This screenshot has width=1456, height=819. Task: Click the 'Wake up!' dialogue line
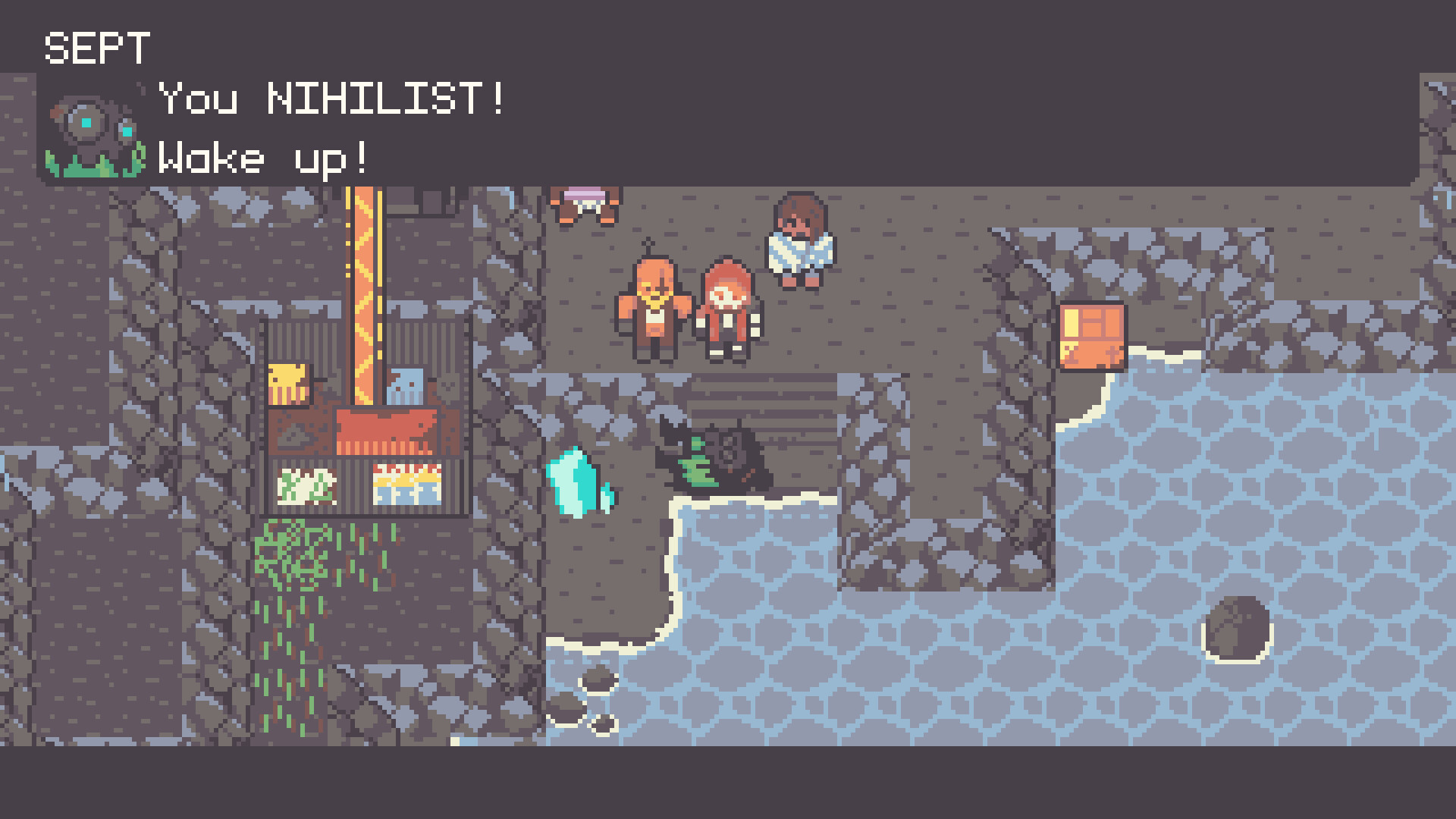tap(262, 158)
